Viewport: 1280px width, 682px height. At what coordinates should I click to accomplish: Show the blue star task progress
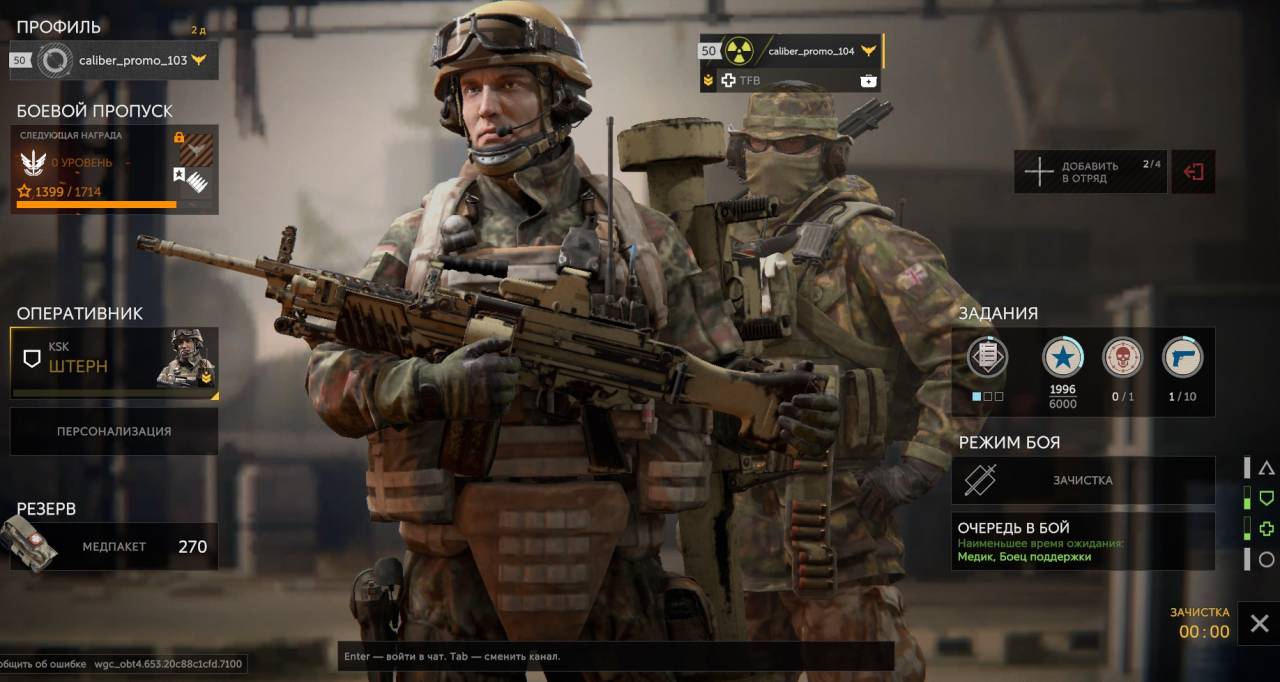point(1062,357)
